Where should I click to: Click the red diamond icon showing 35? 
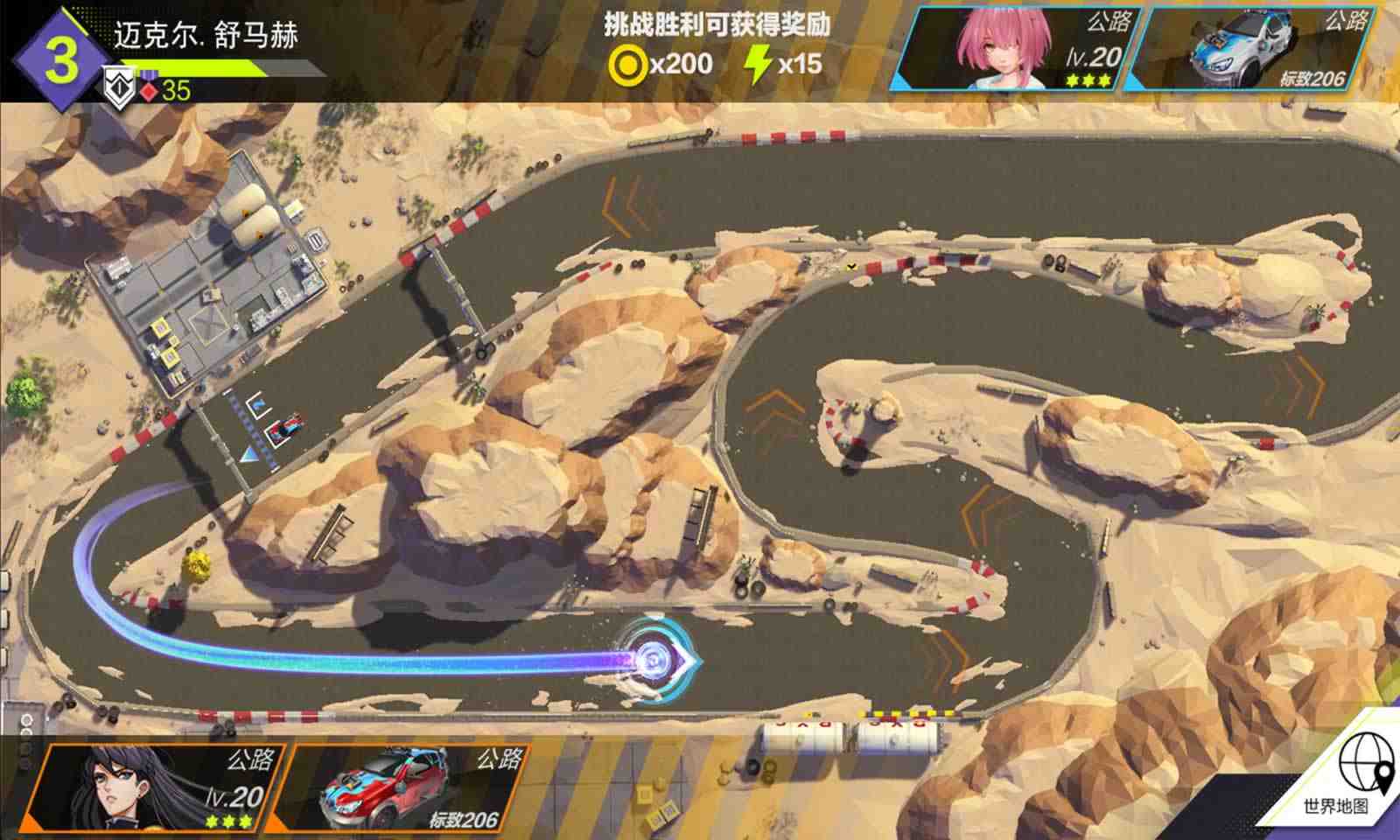[148, 91]
